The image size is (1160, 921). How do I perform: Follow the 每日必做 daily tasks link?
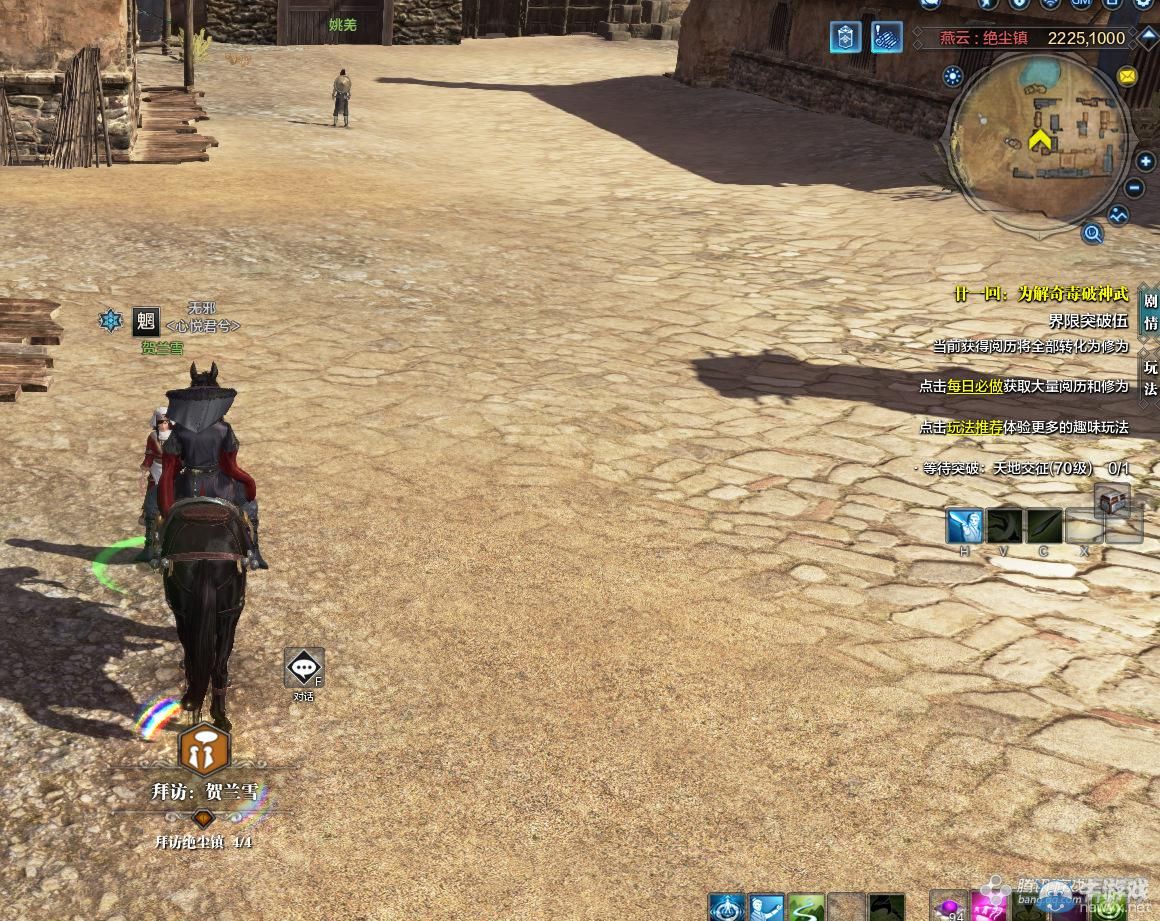975,386
